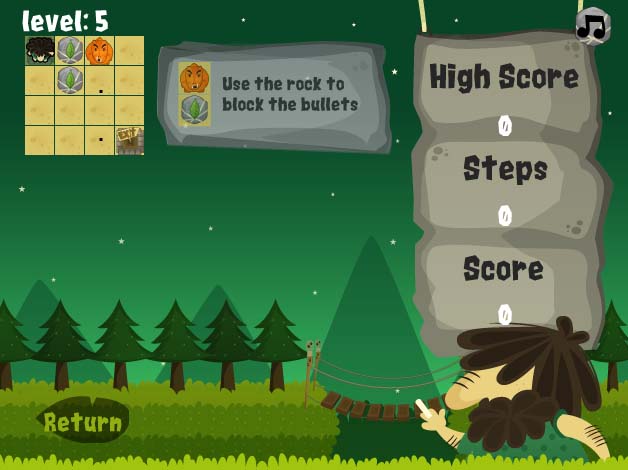Select the orange monster tile
628x470 pixels.
point(99,50)
